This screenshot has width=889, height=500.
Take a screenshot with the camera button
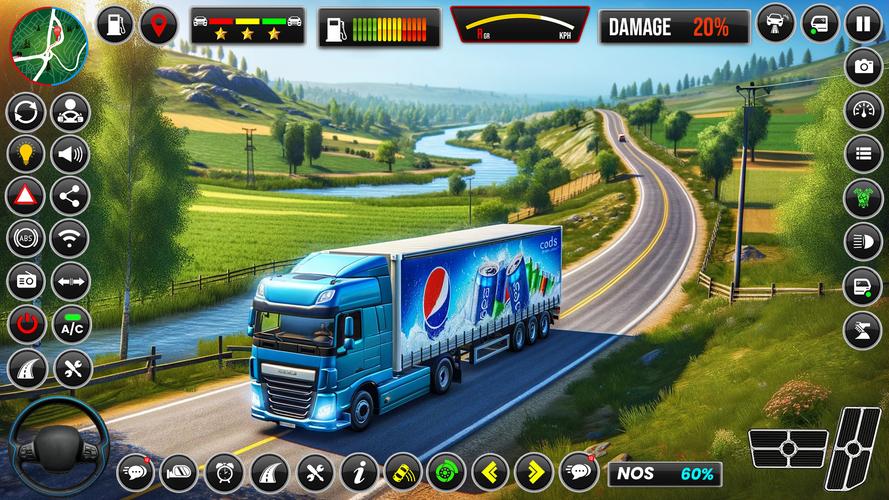tap(862, 67)
